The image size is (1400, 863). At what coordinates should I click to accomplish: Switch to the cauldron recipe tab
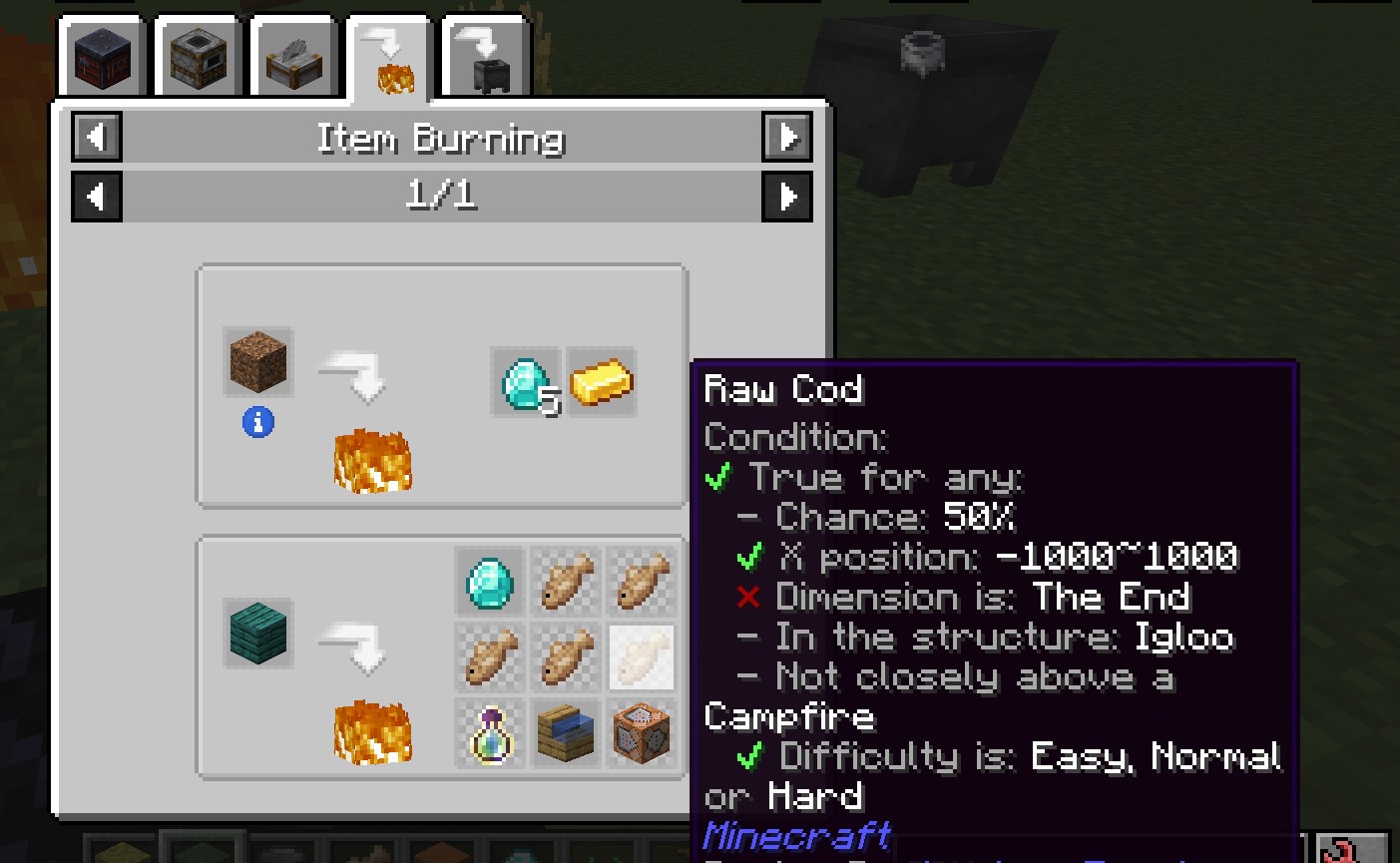[x=486, y=59]
